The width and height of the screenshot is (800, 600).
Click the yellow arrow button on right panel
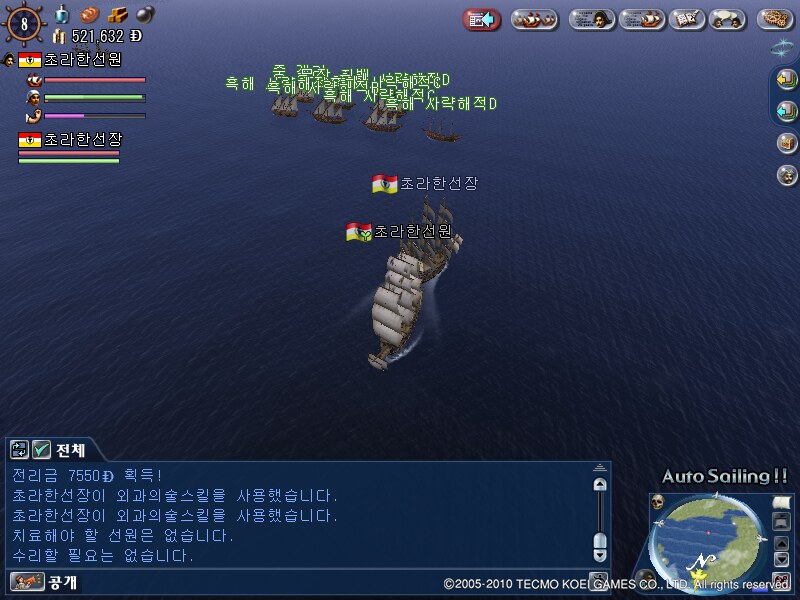[x=787, y=80]
